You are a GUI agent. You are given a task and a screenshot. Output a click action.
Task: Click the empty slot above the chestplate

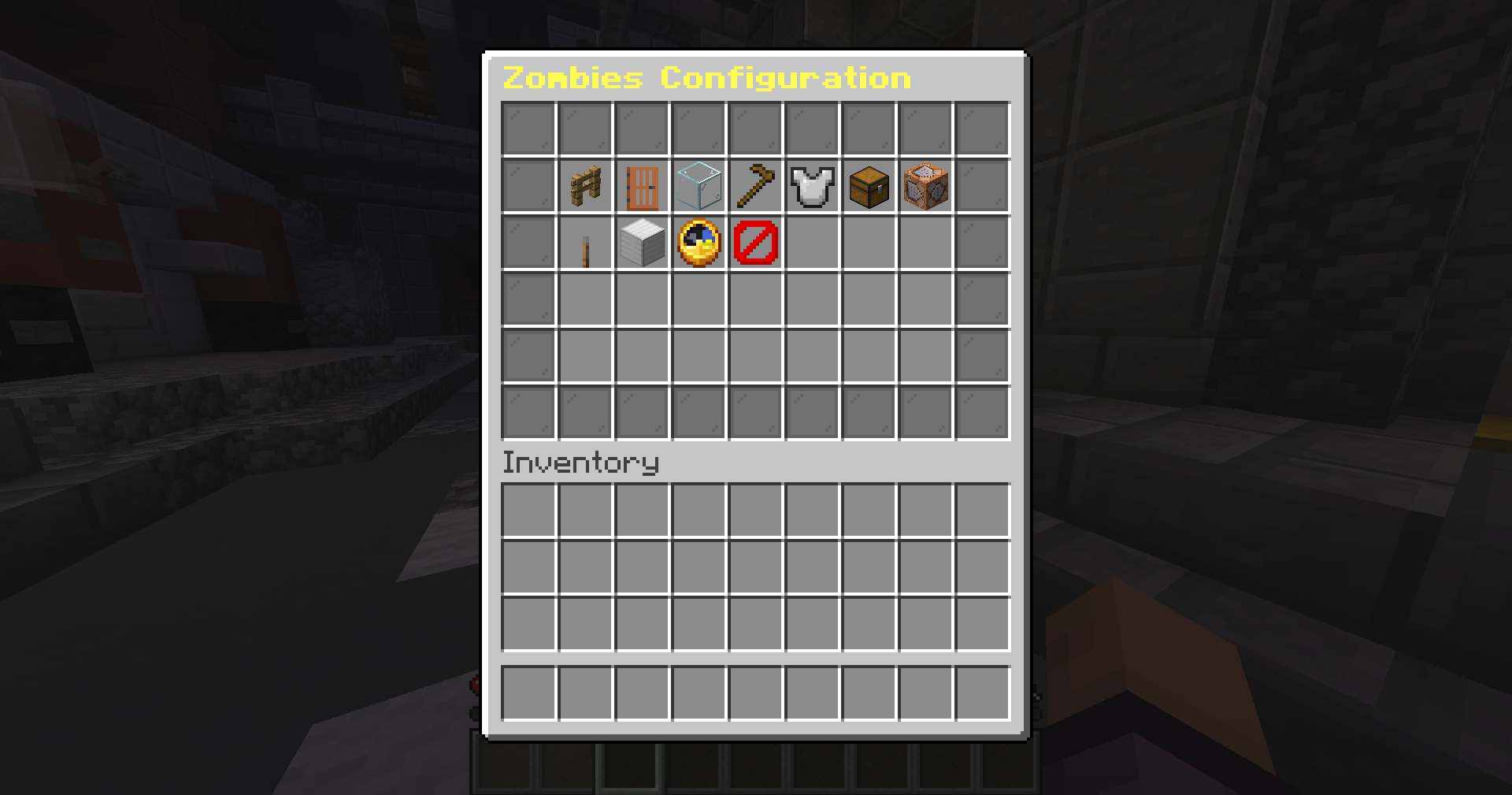[812, 128]
